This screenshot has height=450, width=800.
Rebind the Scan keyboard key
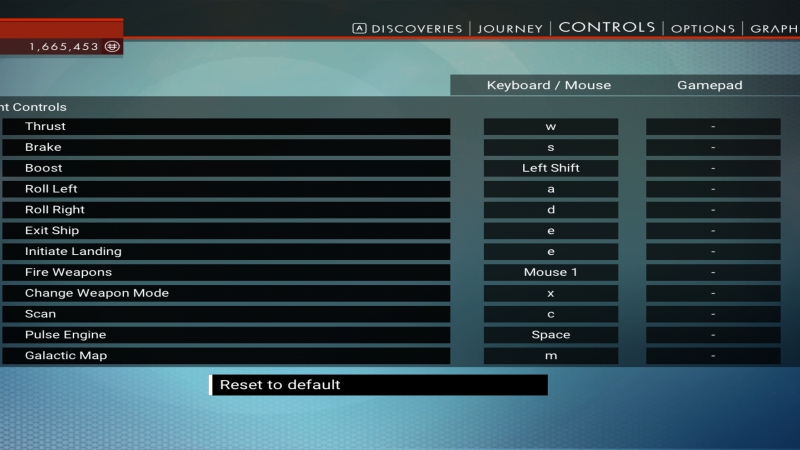pyautogui.click(x=551, y=314)
